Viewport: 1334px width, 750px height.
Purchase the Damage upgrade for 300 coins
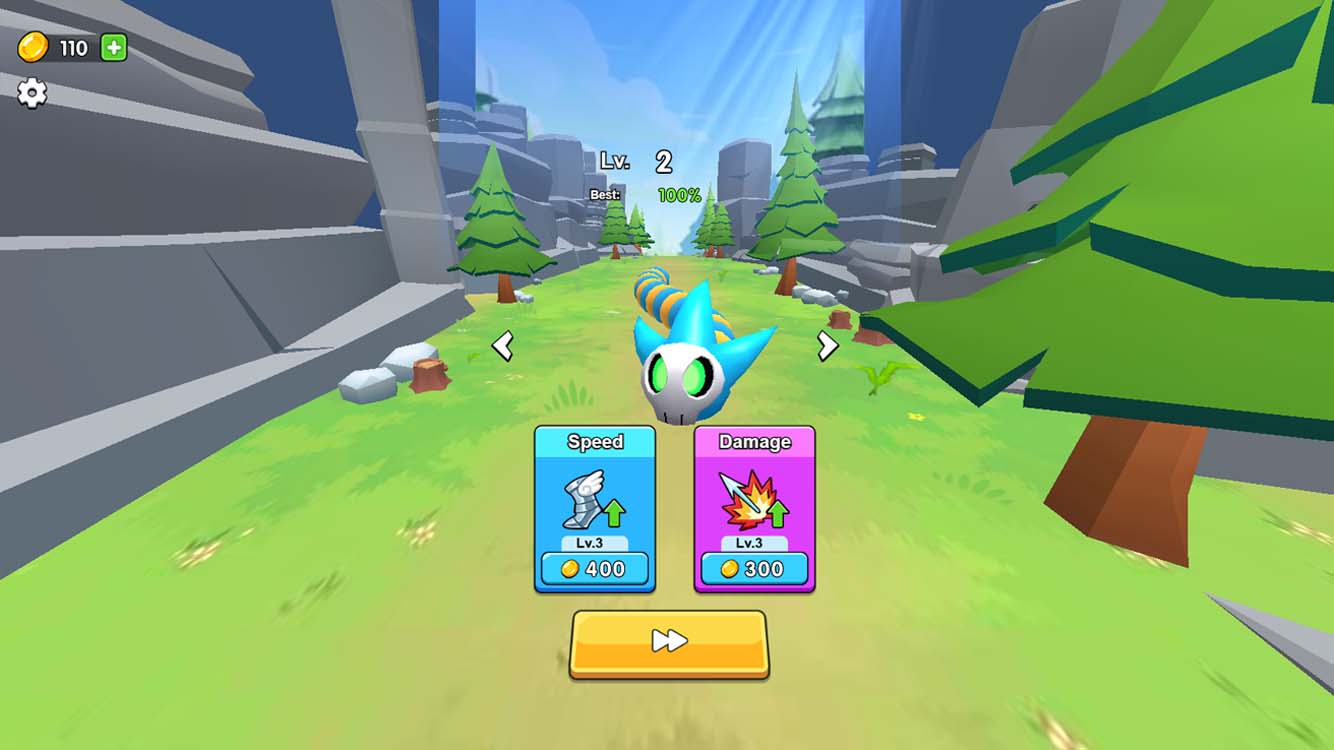point(755,568)
